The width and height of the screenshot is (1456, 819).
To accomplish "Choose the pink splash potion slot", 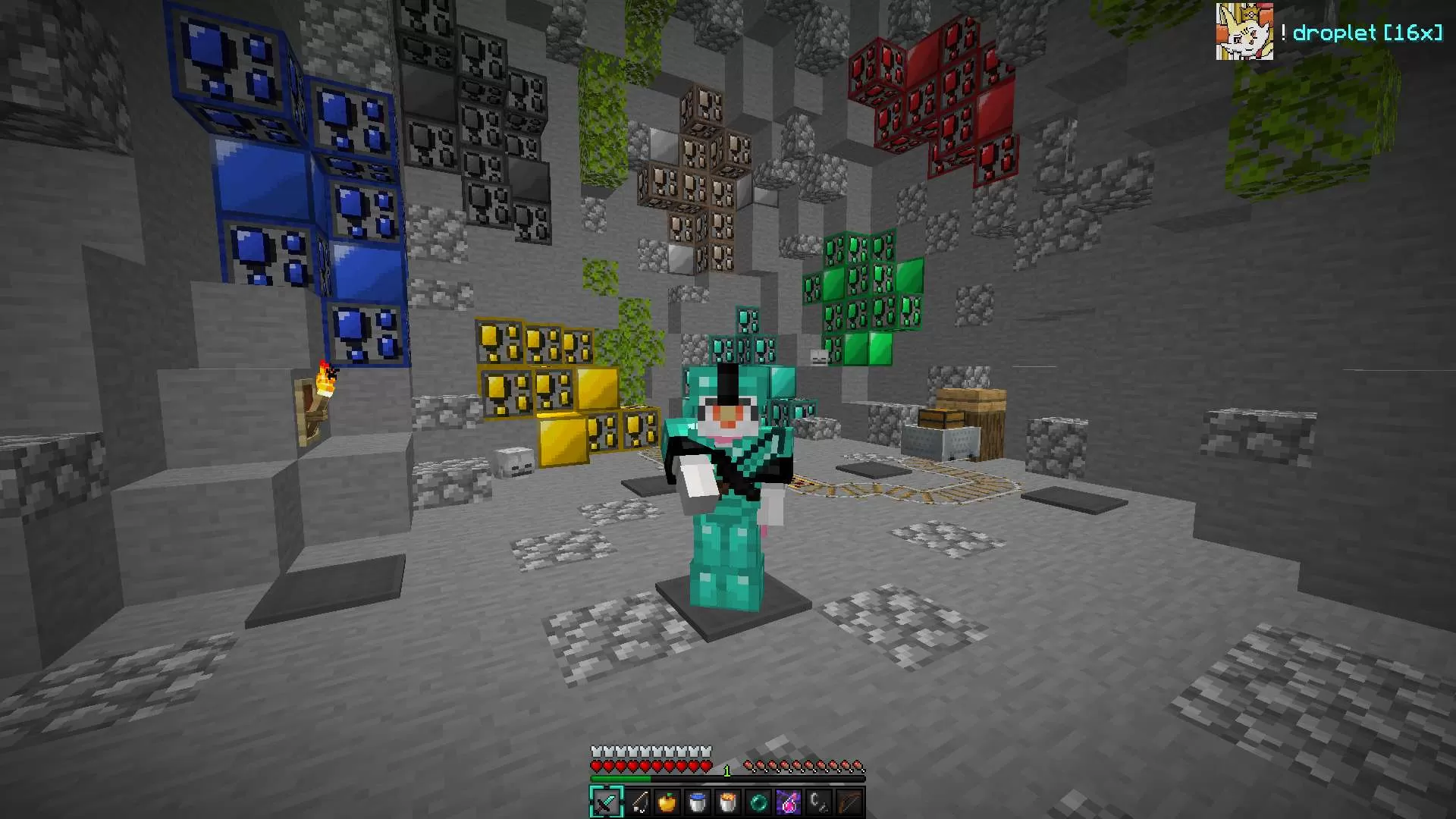I will point(789,802).
